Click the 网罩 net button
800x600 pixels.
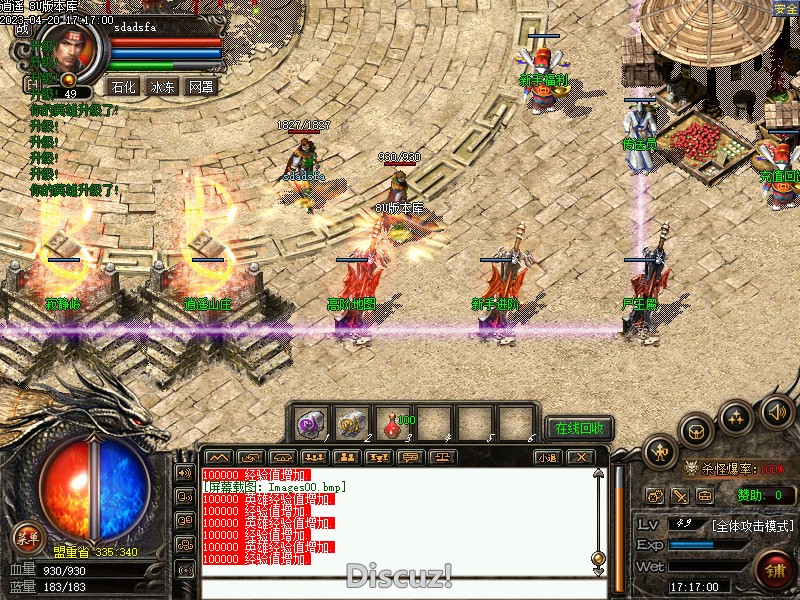coord(200,87)
